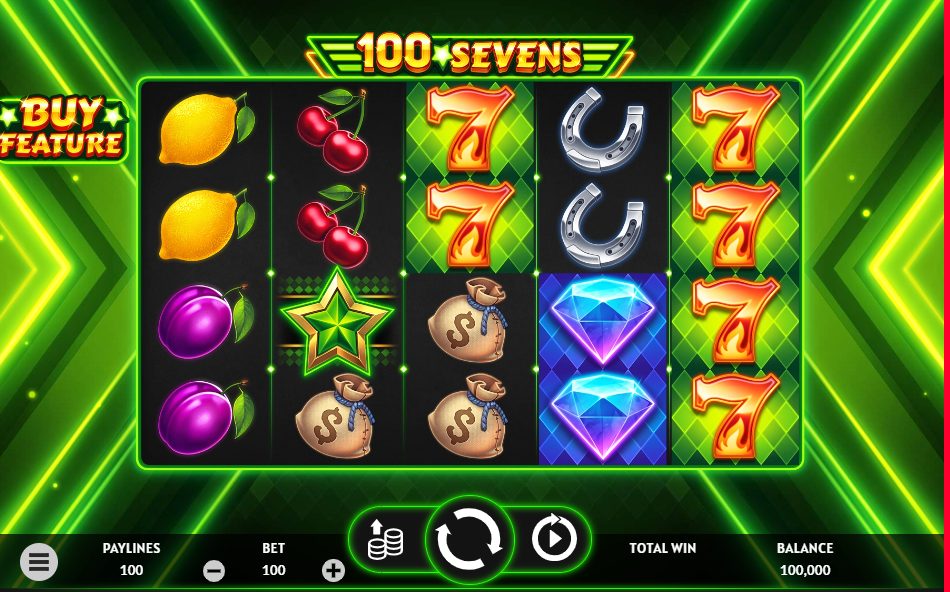
Task: Open the hamburger menu
Action: tap(39, 562)
